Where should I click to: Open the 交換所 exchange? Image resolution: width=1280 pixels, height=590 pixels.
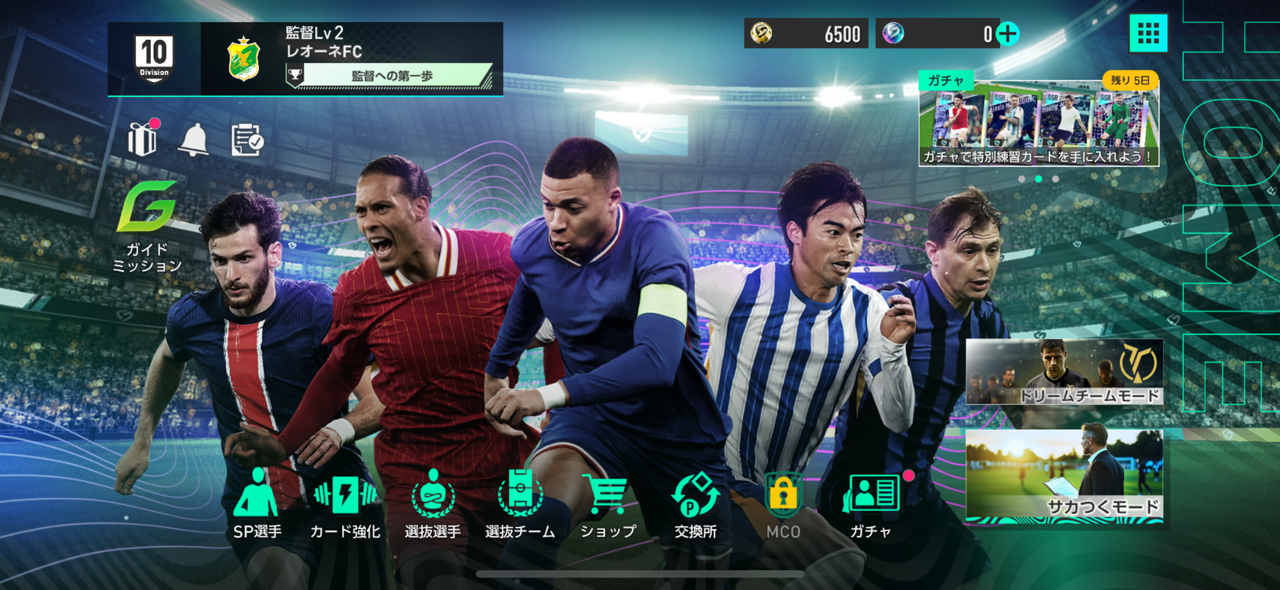tap(695, 505)
